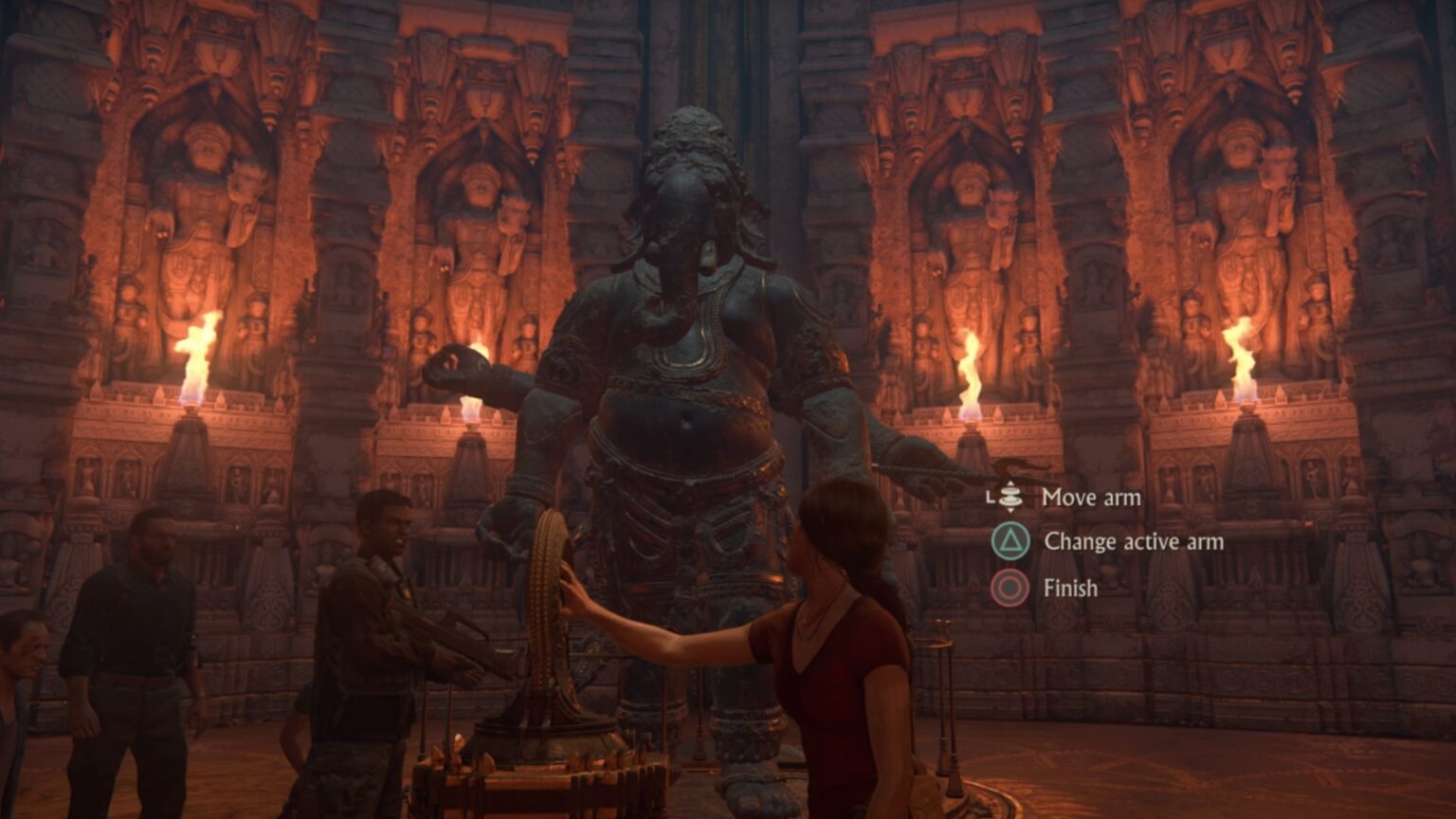The width and height of the screenshot is (1456, 819).
Task: Click the left stick Move arm icon
Action: 1011,496
